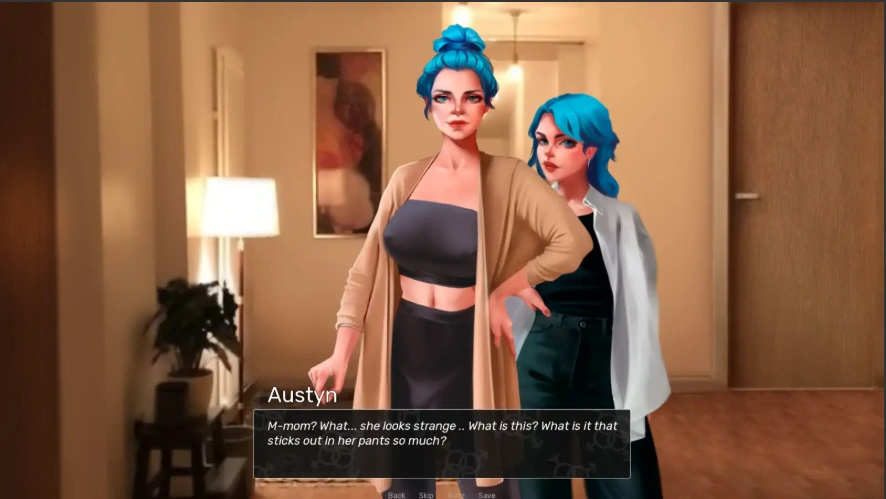Skip ahead through the dialogue
Image resolution: width=886 pixels, height=499 pixels.
tap(426, 495)
